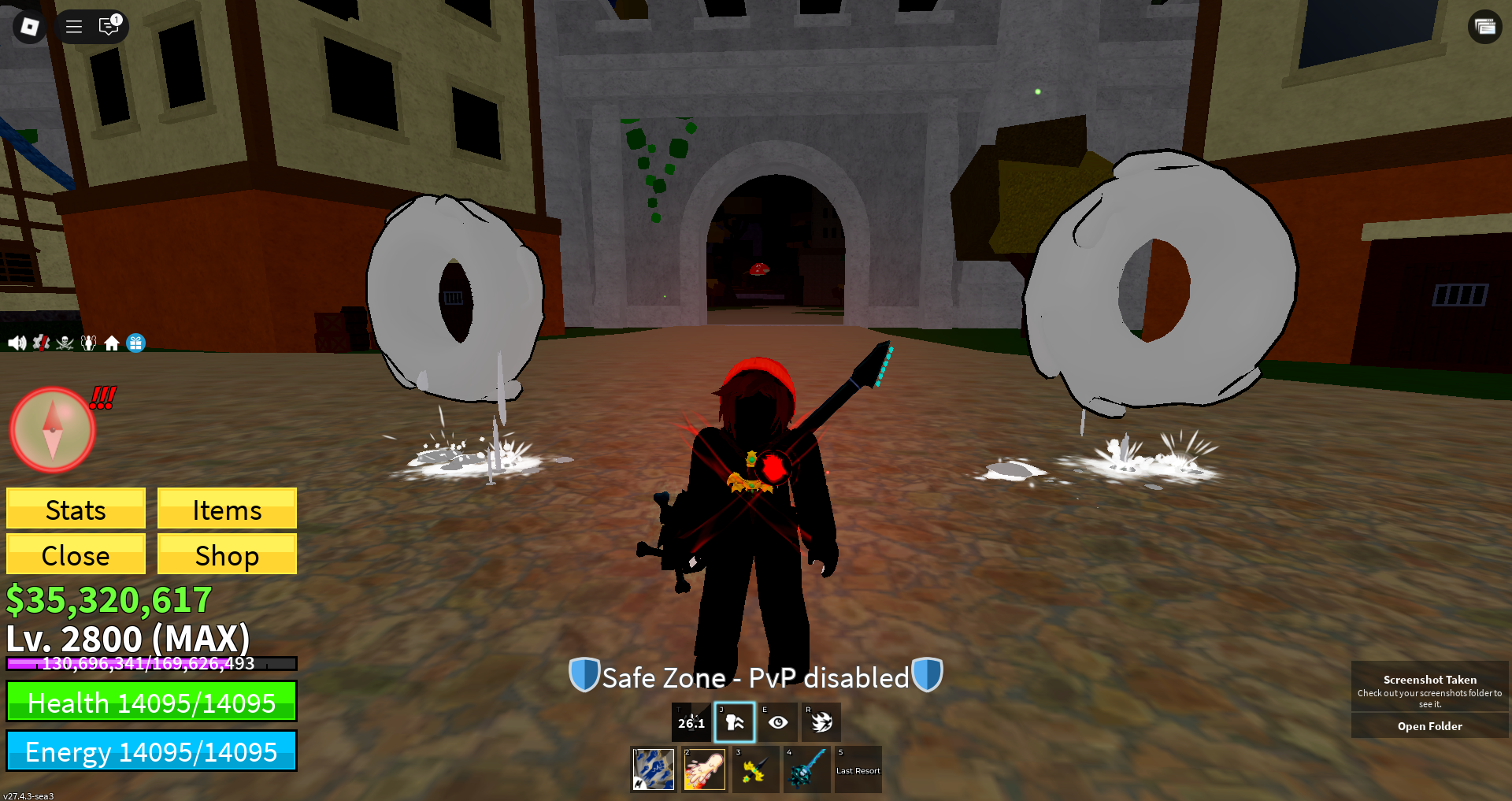Open Folder from the screenshot notification
1512x801 pixels.
coord(1429,726)
